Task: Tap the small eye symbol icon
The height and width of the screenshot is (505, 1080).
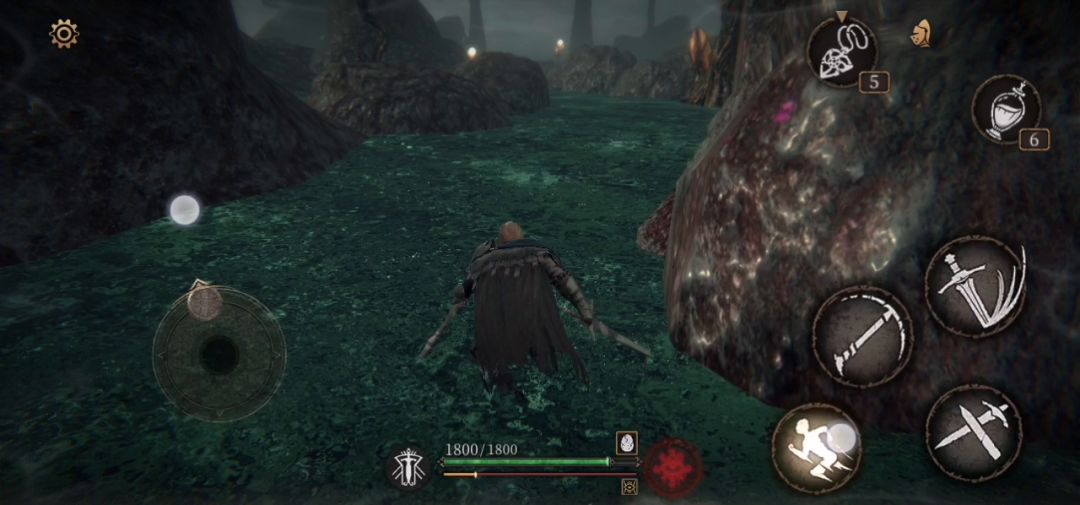Action: tap(630, 487)
